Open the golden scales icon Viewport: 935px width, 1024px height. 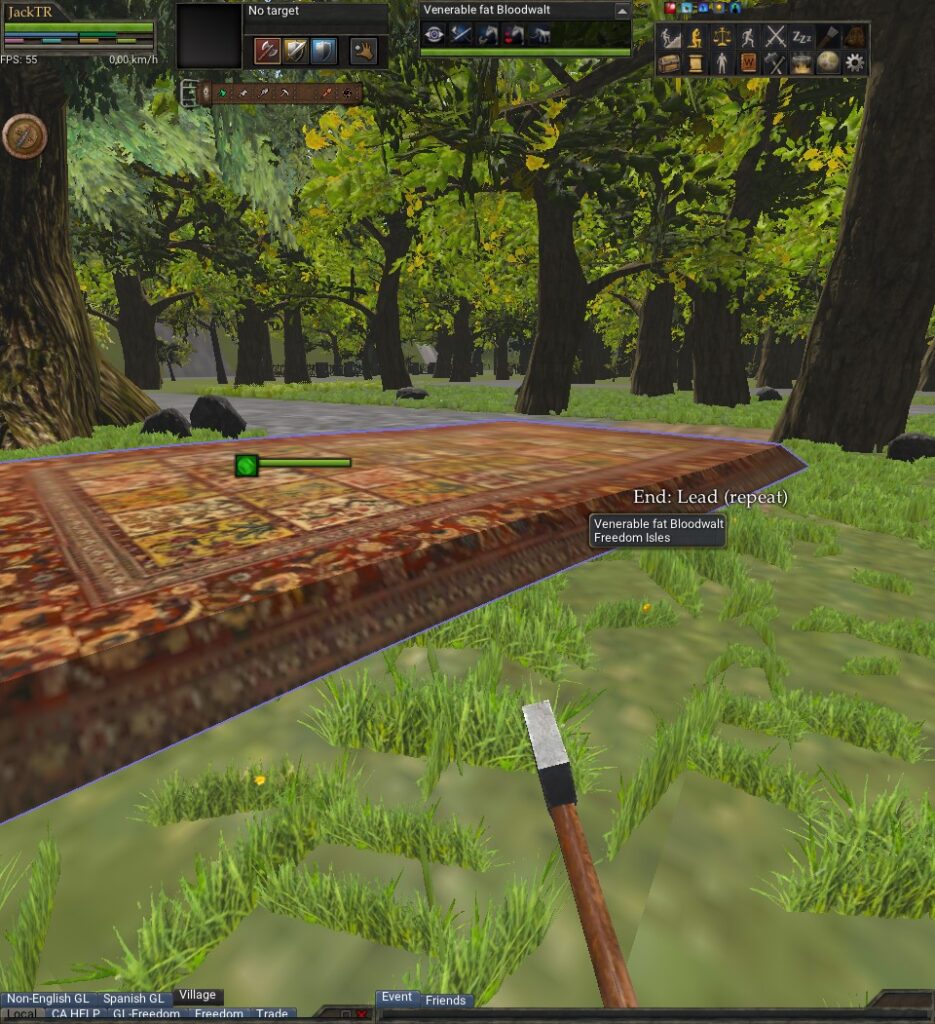click(x=722, y=38)
